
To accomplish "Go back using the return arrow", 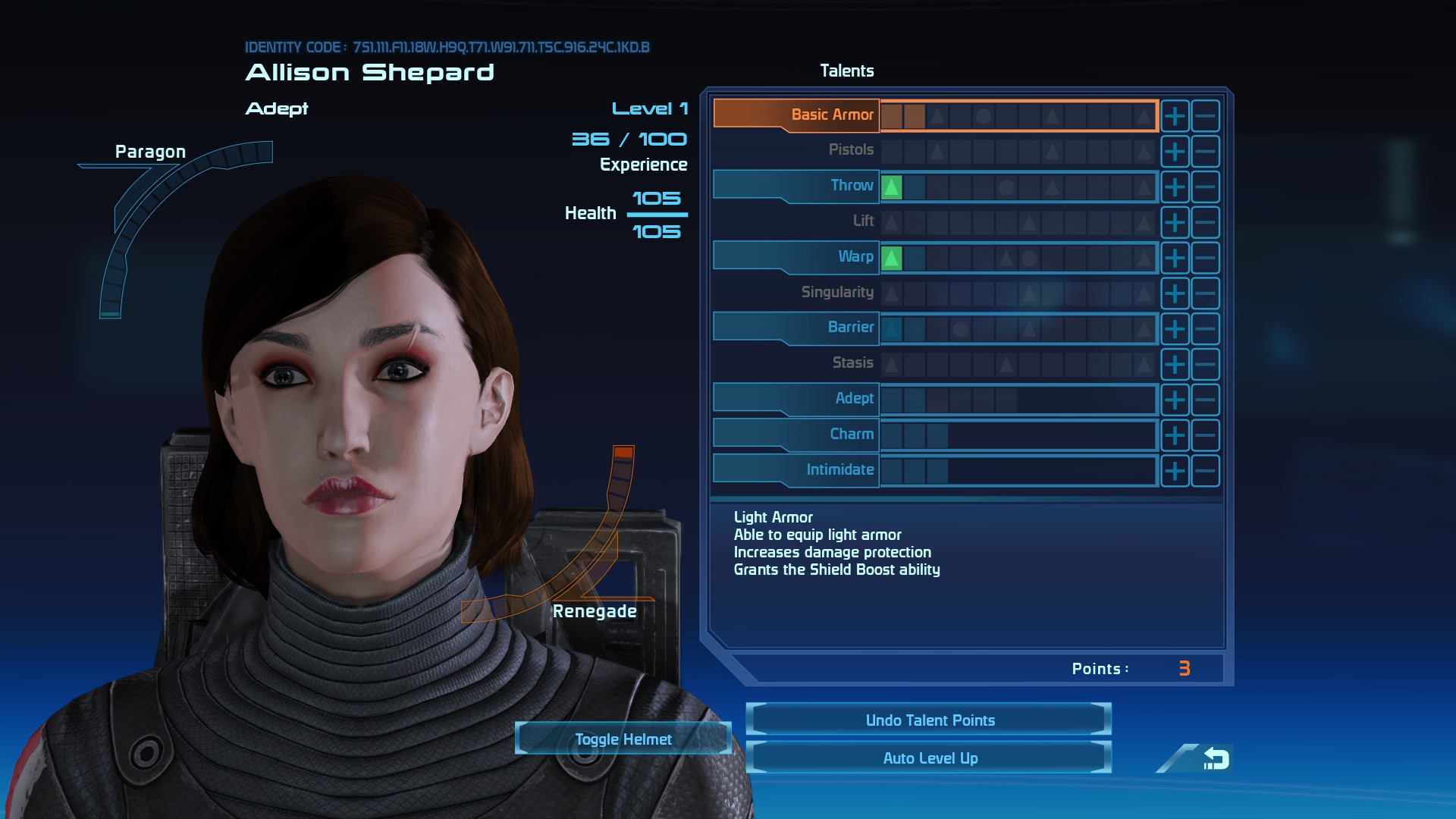I will coord(1215,758).
